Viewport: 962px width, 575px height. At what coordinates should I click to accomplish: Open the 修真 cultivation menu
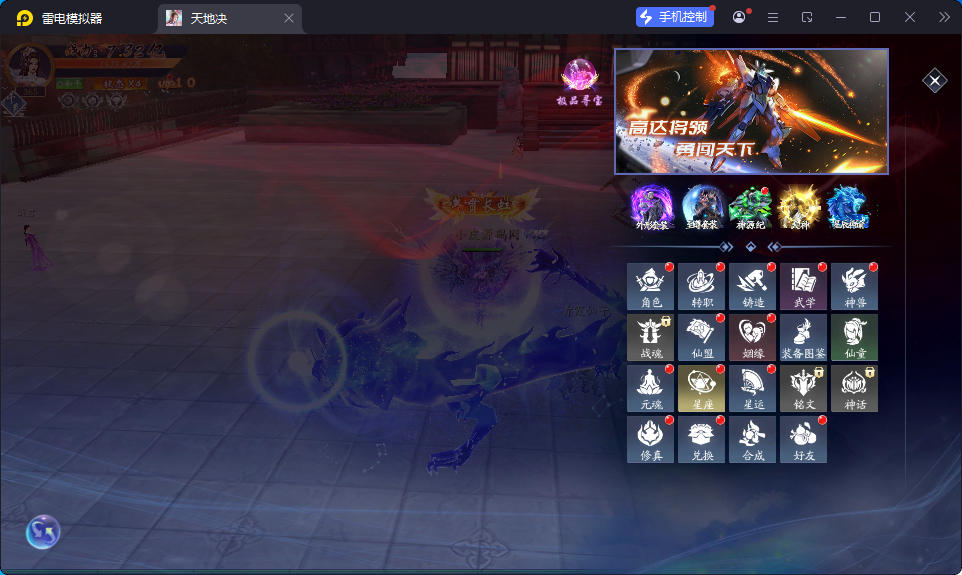coord(651,439)
